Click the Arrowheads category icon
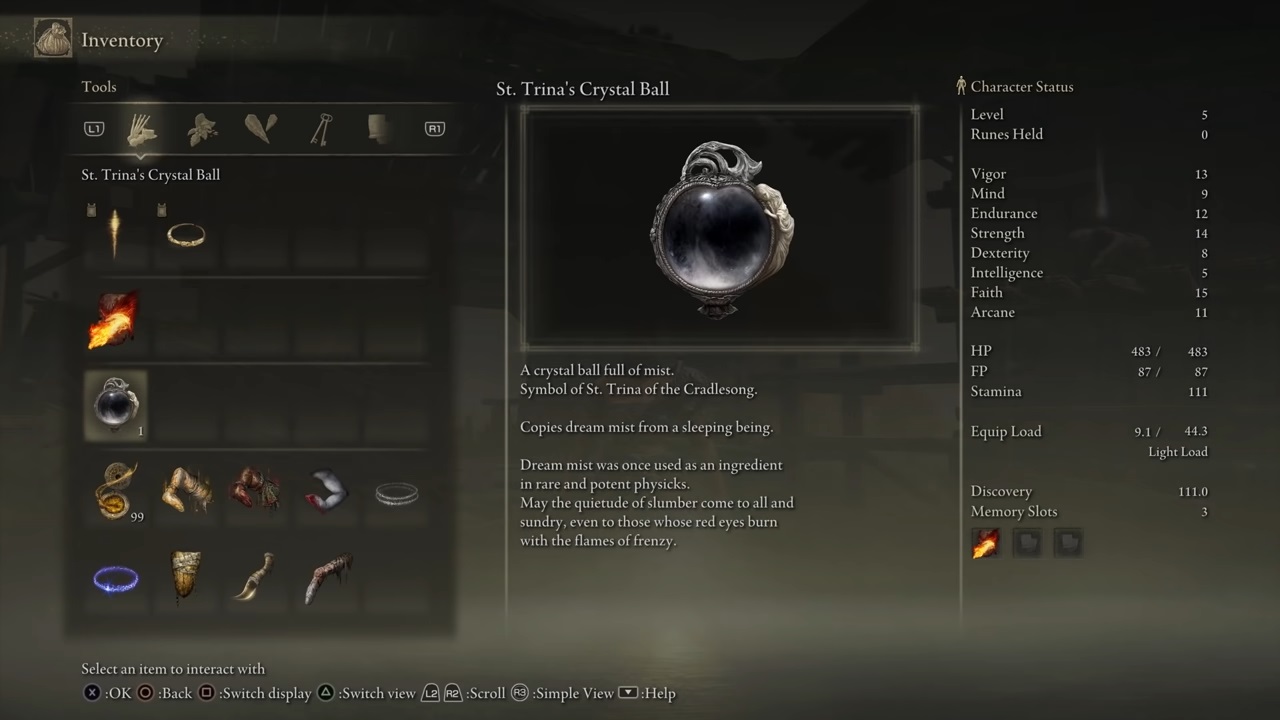The image size is (1280, 720). (260, 128)
